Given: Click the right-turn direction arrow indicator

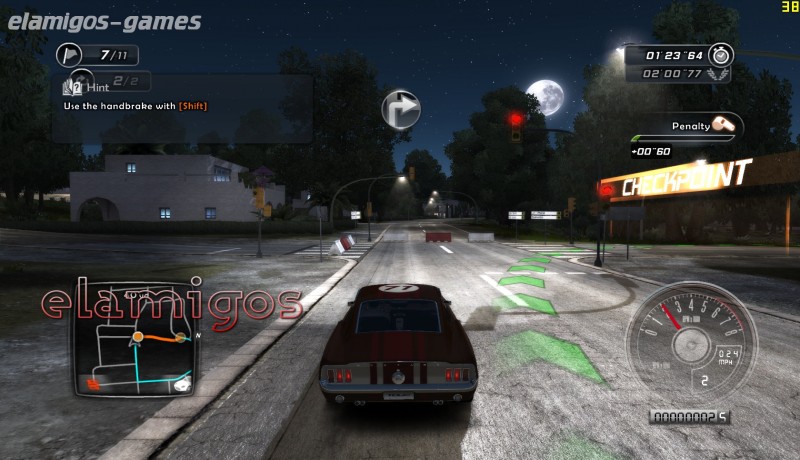Looking at the screenshot, I should point(400,109).
